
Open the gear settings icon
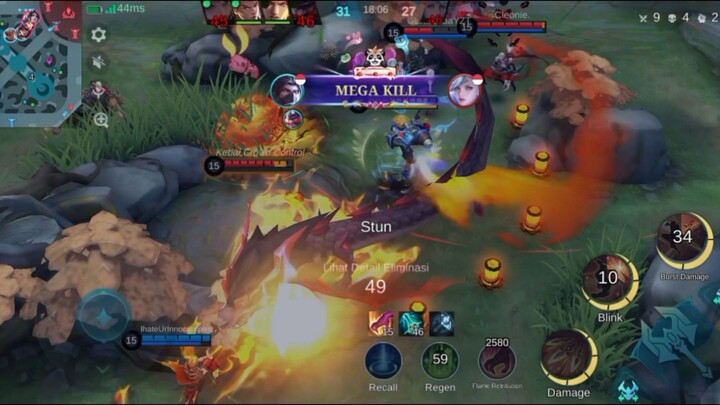click(x=98, y=35)
